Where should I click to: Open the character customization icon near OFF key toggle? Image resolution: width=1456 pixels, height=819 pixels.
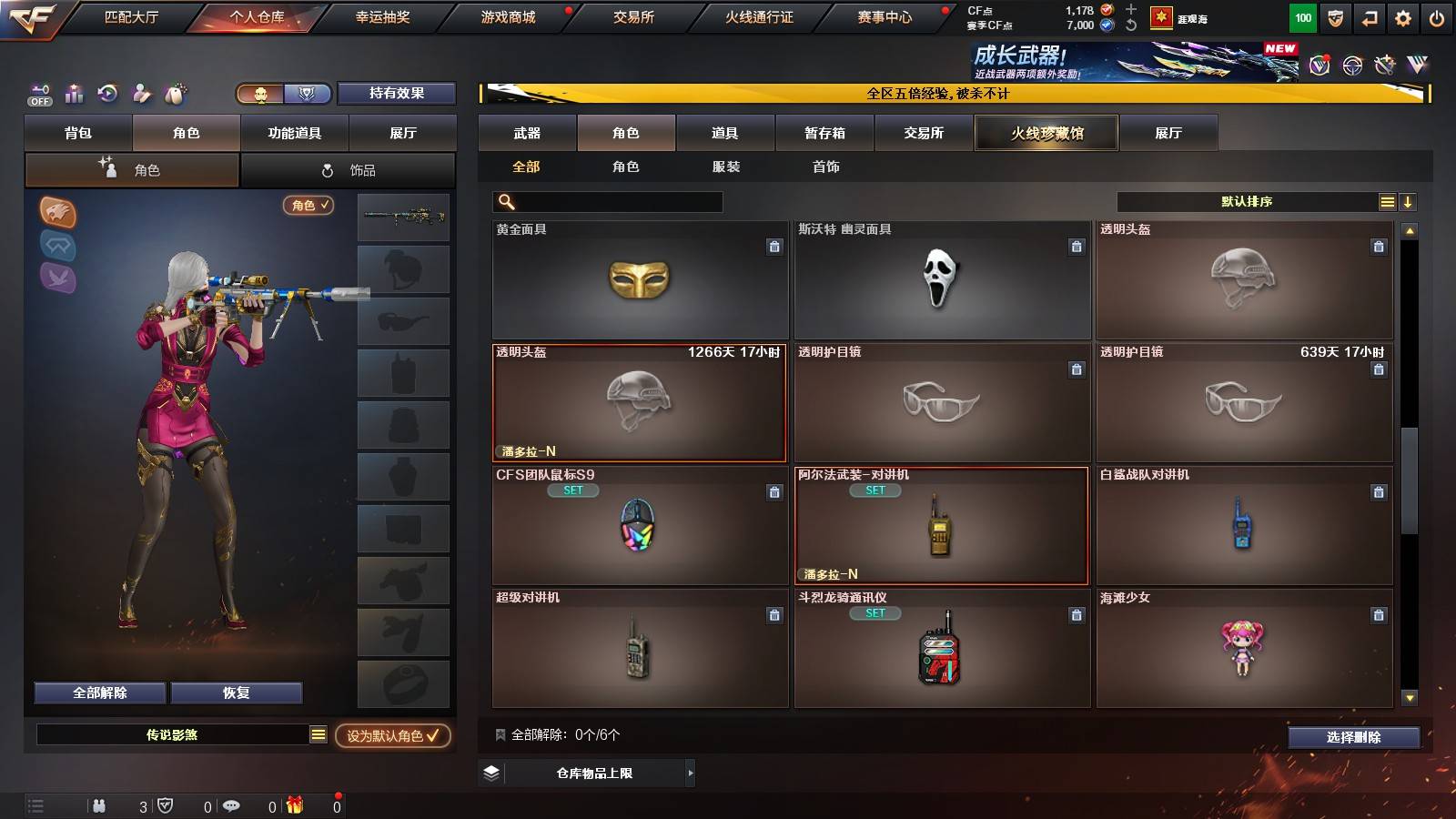[141, 93]
